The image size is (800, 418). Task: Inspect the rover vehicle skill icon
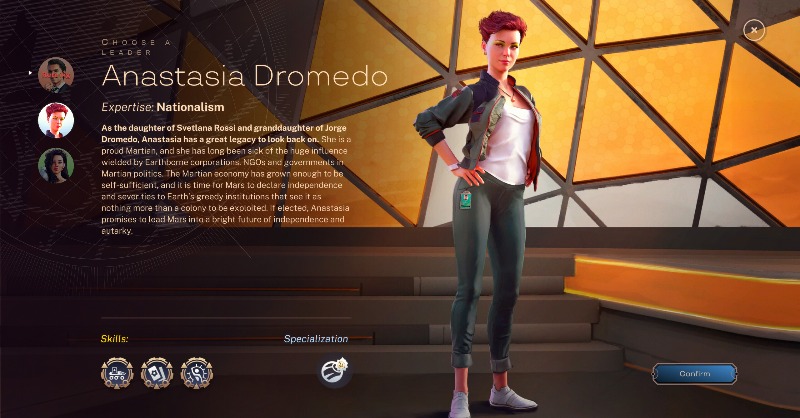117,373
